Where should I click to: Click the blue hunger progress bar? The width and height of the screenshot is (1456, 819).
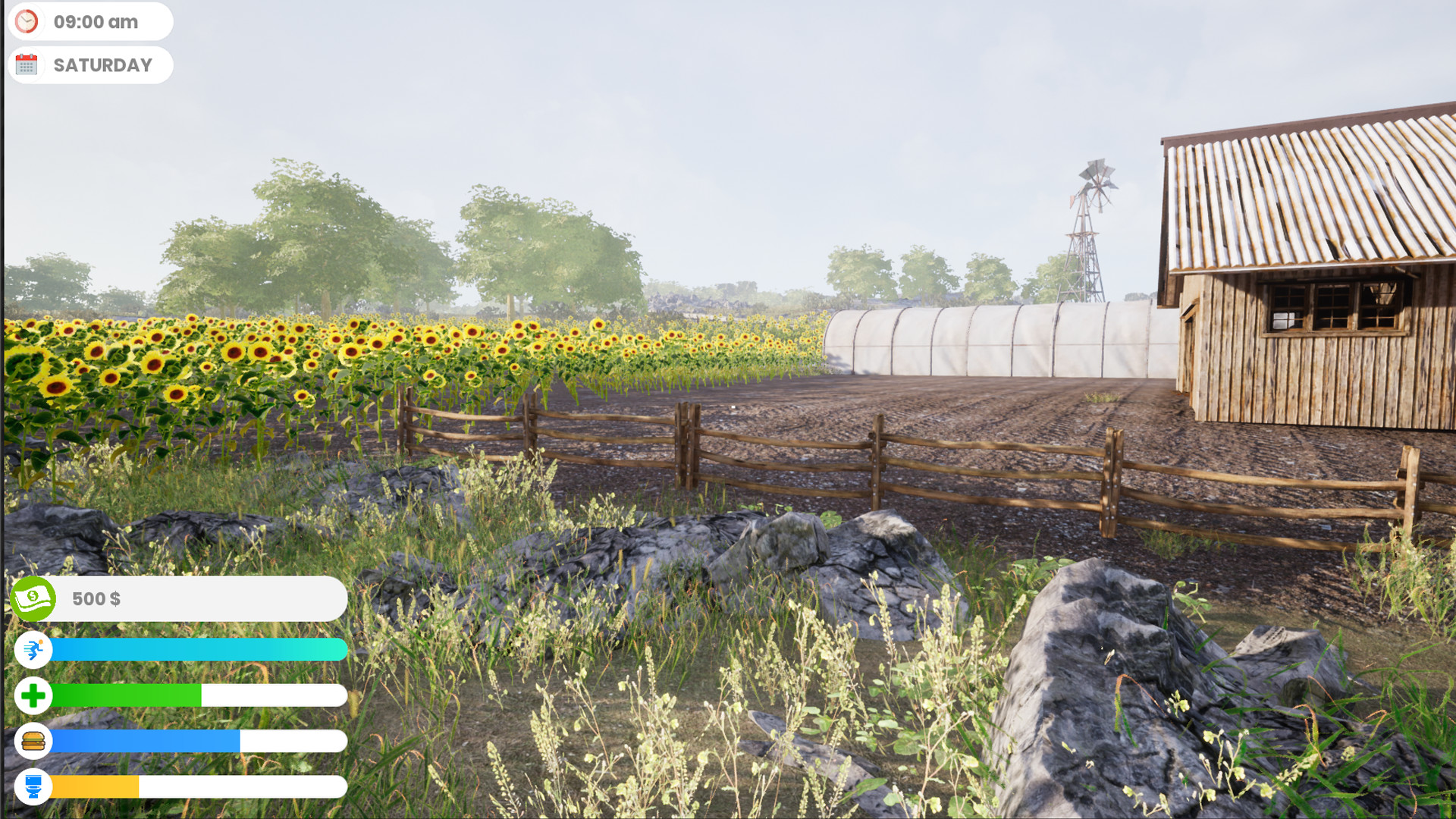[x=144, y=742]
